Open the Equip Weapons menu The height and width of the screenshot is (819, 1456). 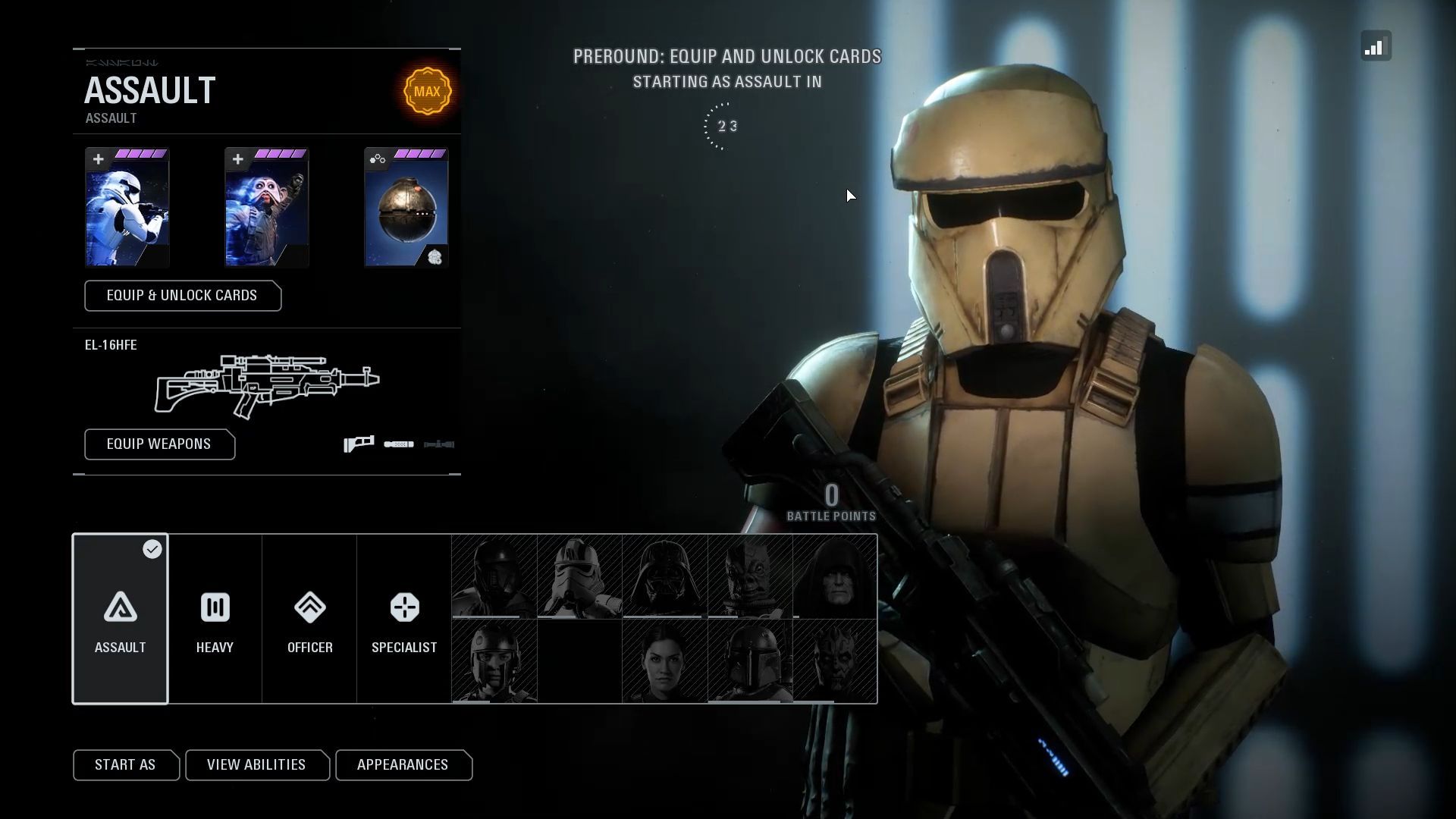(x=159, y=444)
